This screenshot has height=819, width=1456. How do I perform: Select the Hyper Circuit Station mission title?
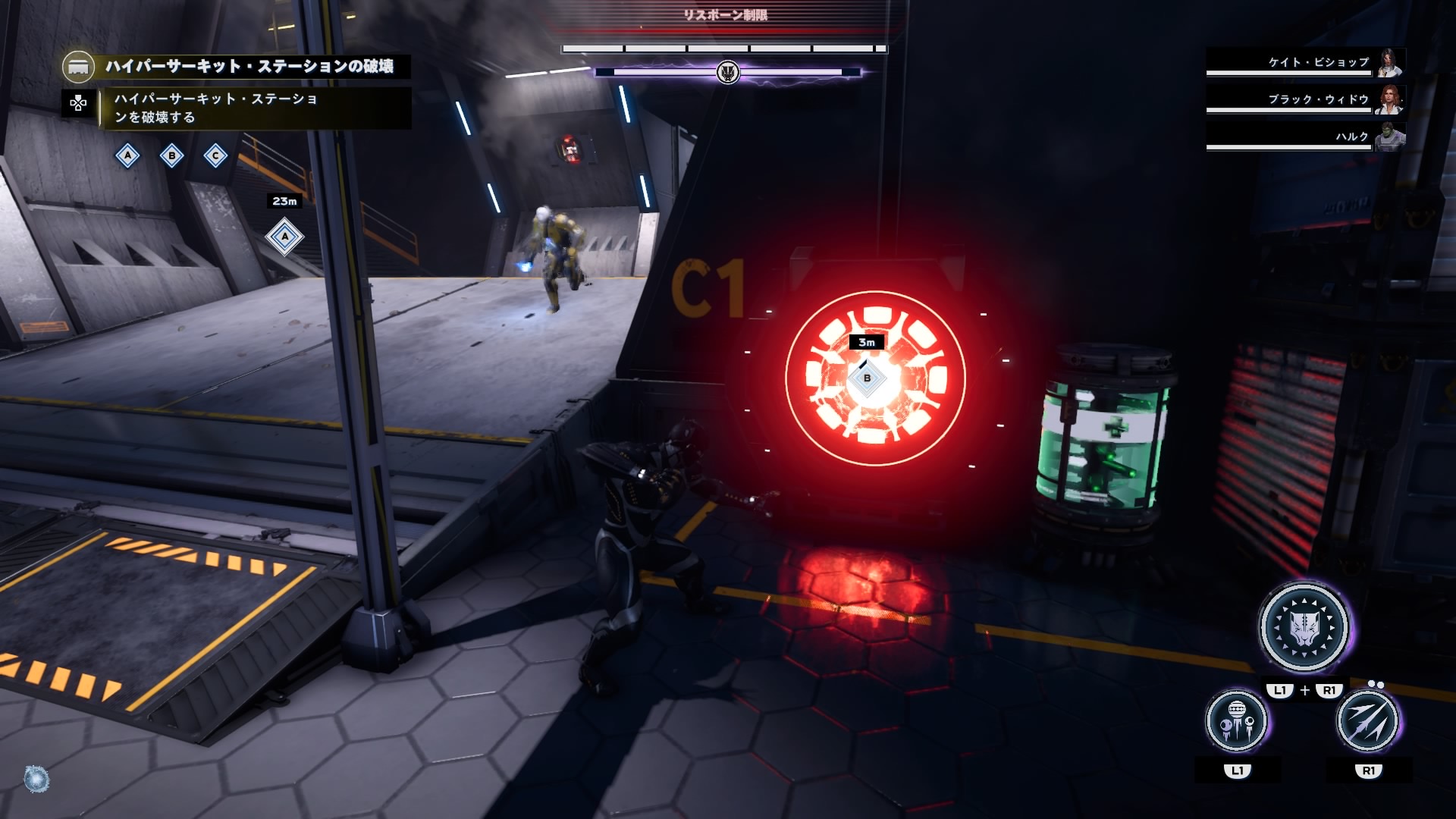(x=249, y=67)
